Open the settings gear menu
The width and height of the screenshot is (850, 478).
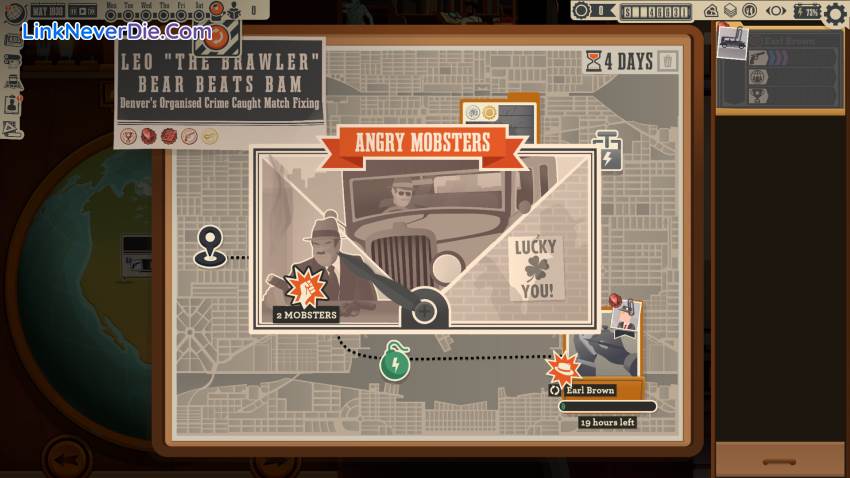(835, 13)
